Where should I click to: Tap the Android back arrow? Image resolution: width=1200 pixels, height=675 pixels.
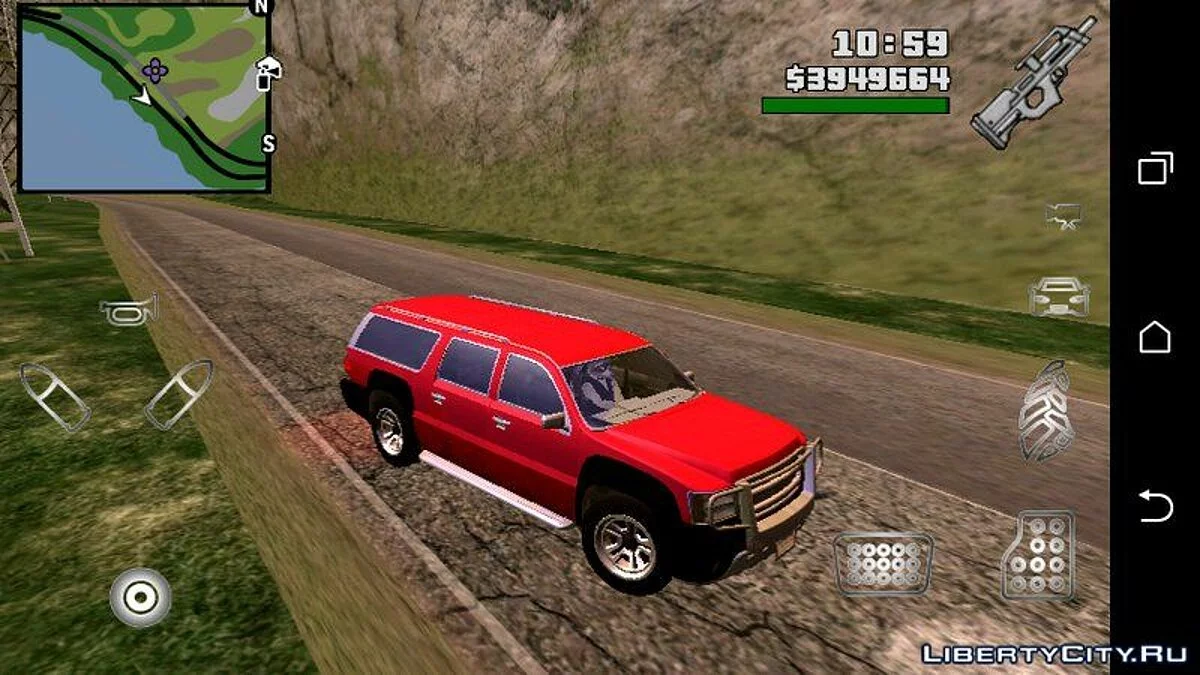coord(1155,506)
